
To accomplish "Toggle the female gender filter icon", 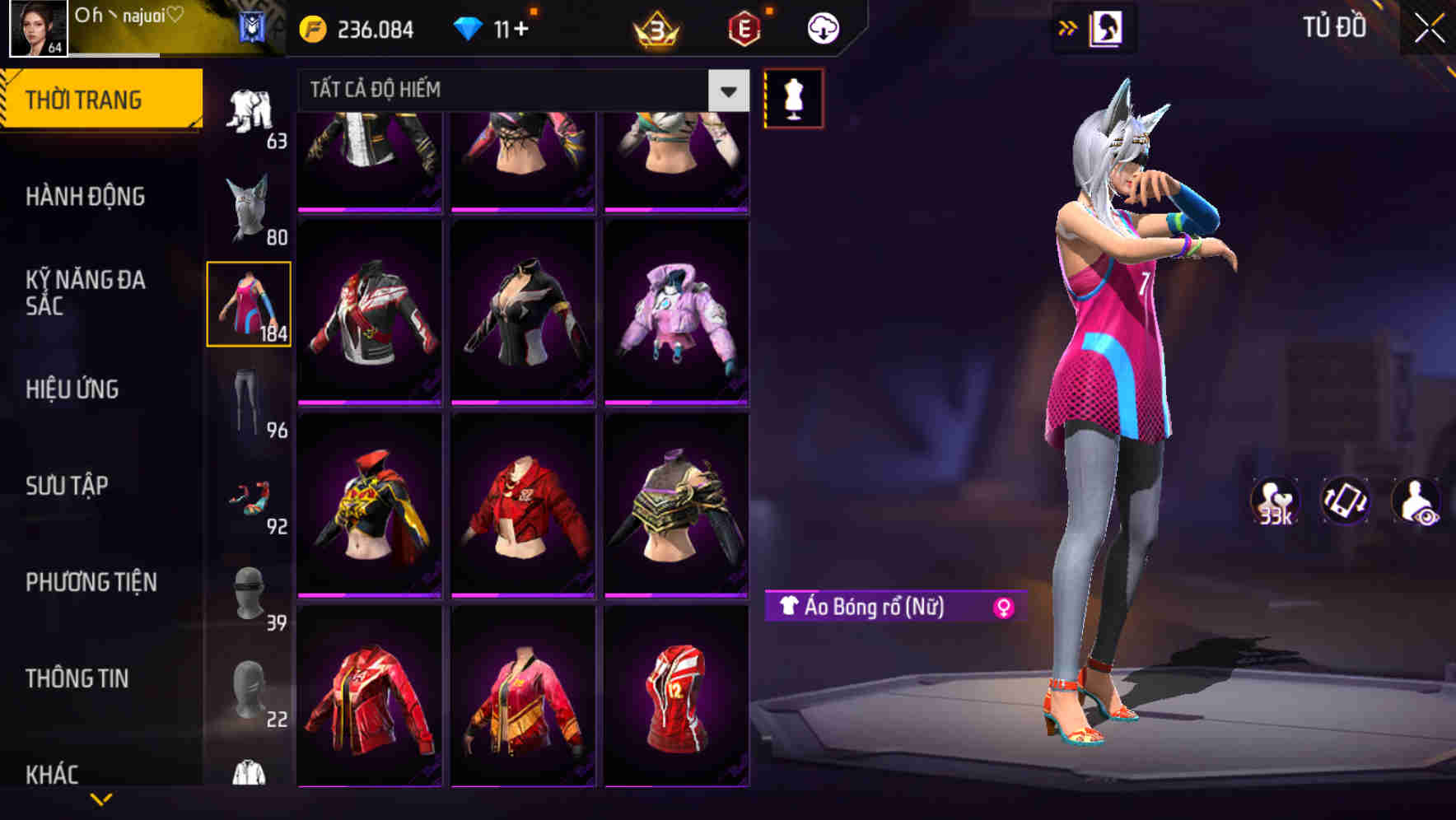I will (1004, 608).
